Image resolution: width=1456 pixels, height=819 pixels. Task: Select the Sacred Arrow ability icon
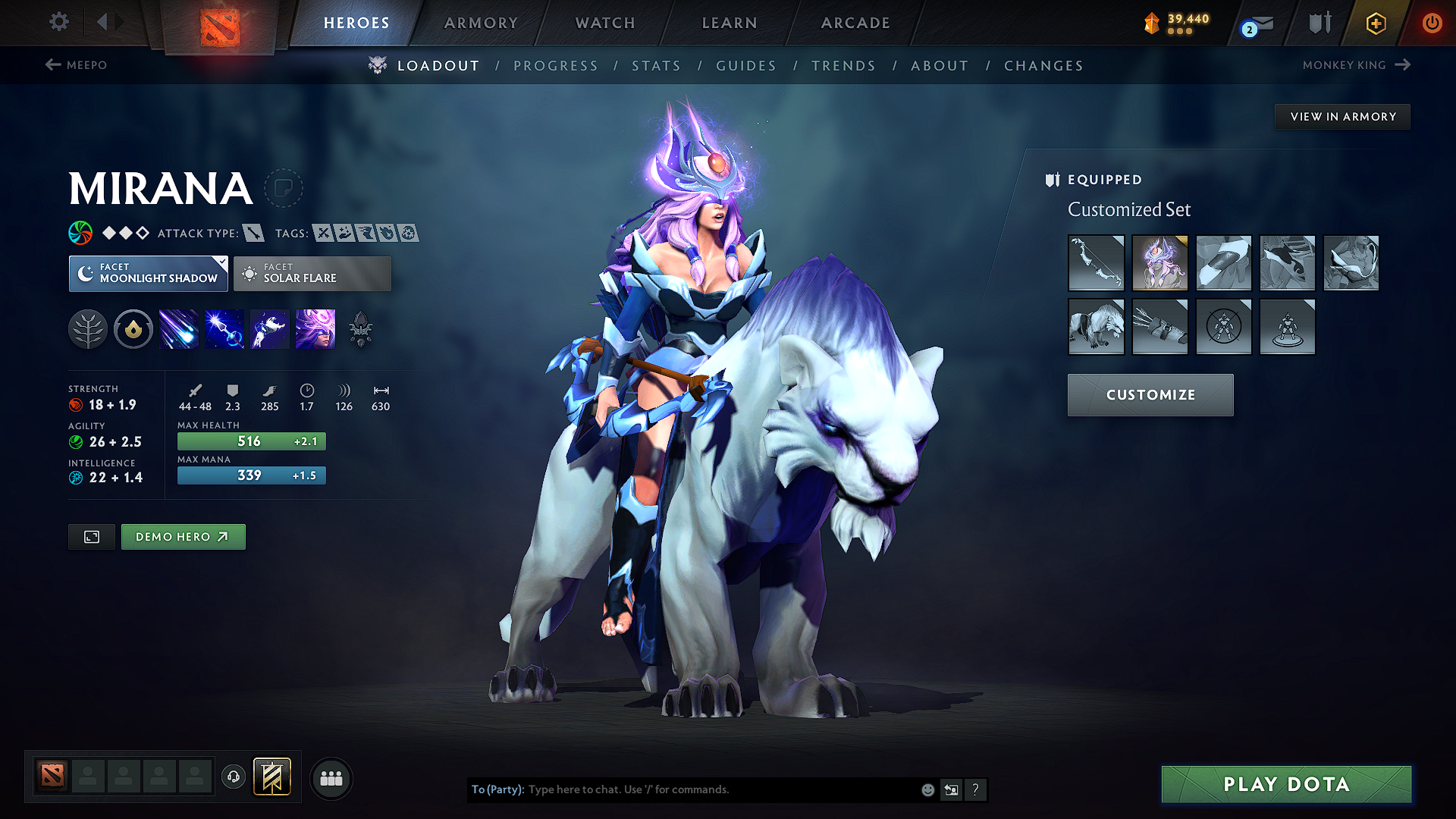224,328
